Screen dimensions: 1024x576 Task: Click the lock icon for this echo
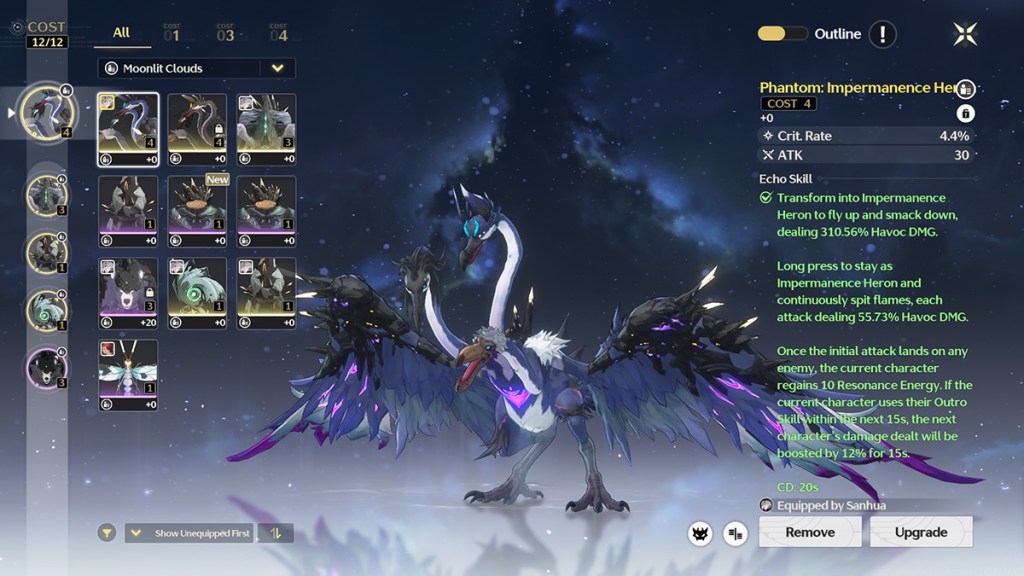coord(966,113)
